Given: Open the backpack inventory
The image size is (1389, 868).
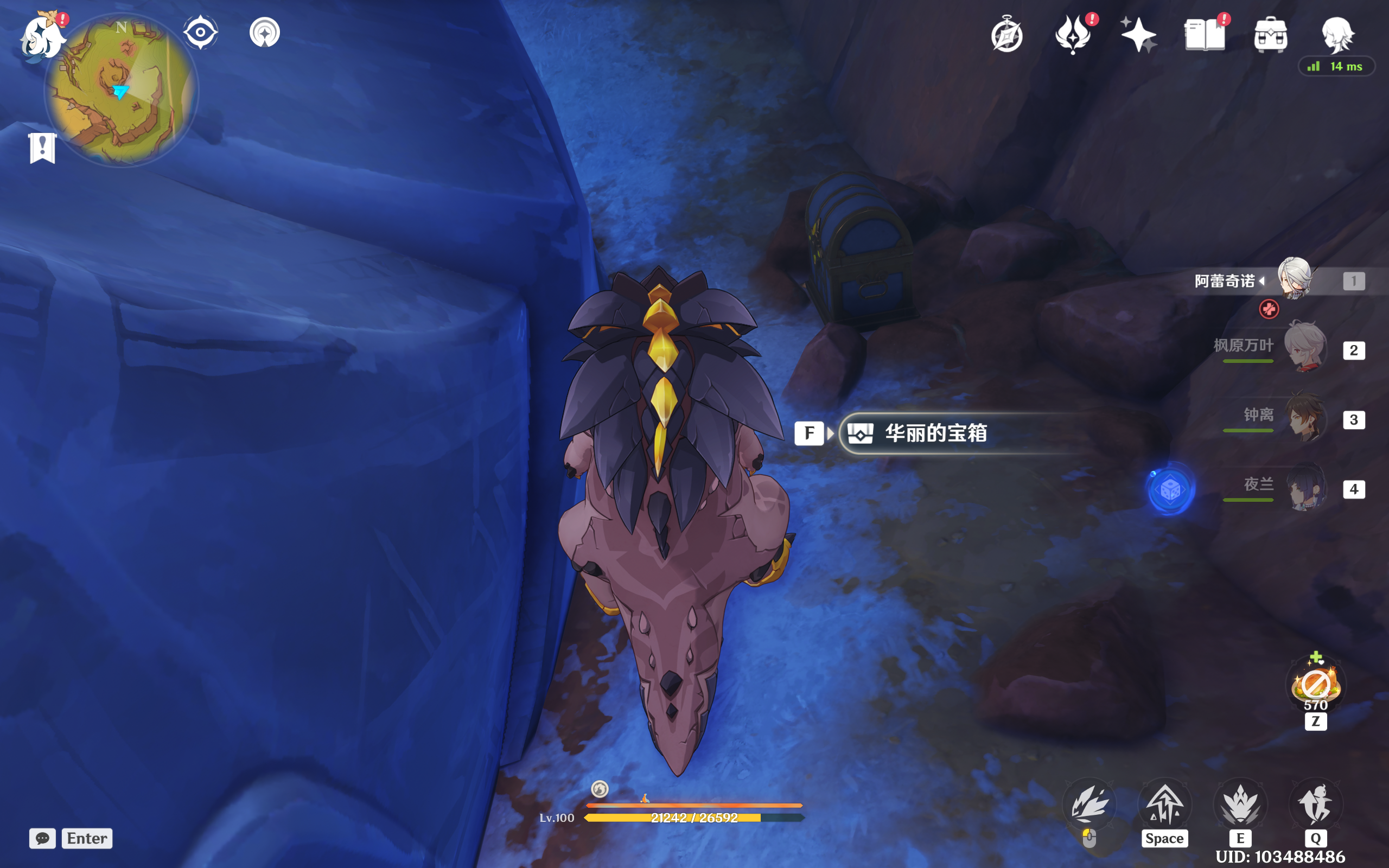Looking at the screenshot, I should (1270, 36).
